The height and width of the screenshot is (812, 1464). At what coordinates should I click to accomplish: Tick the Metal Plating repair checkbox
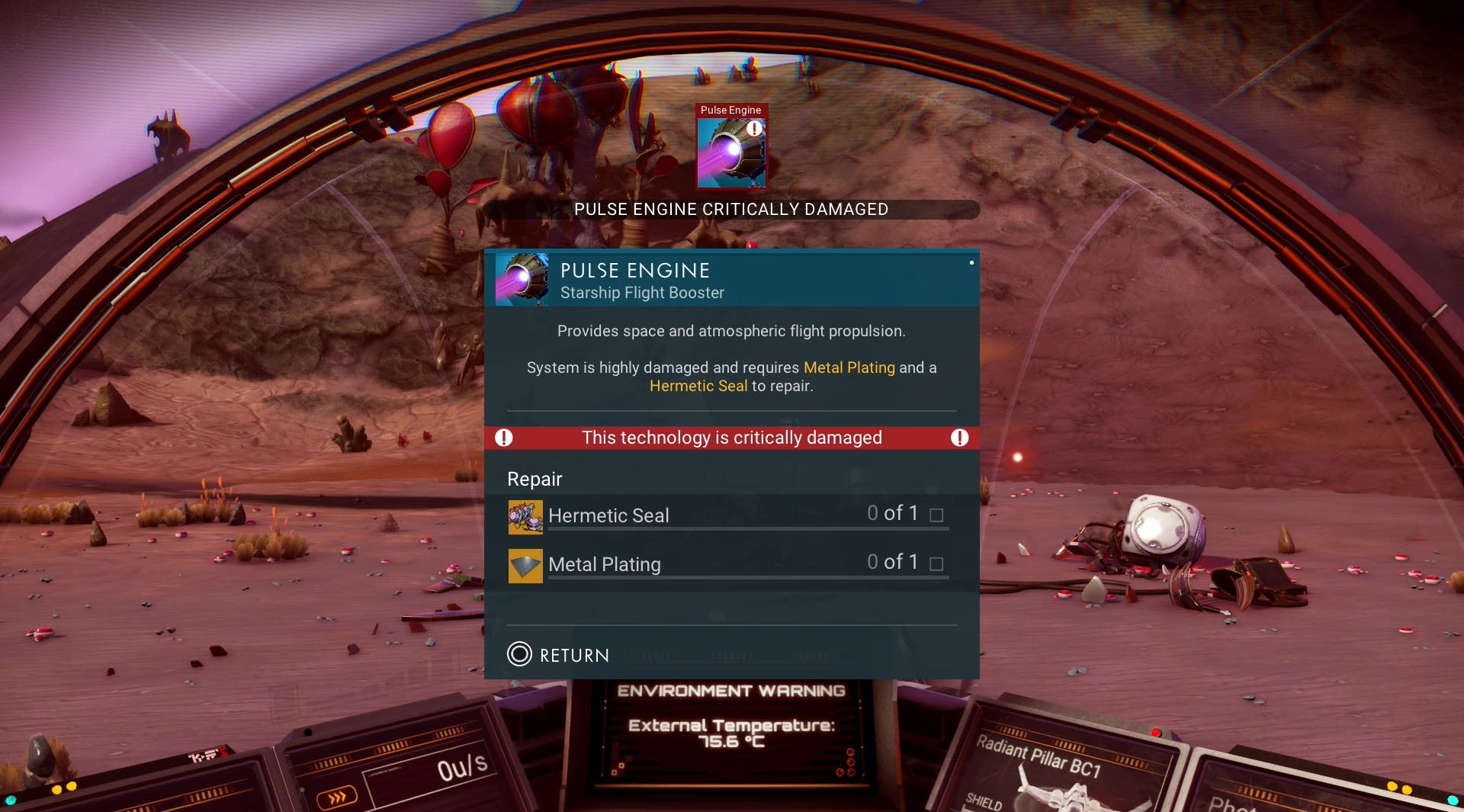(x=937, y=563)
